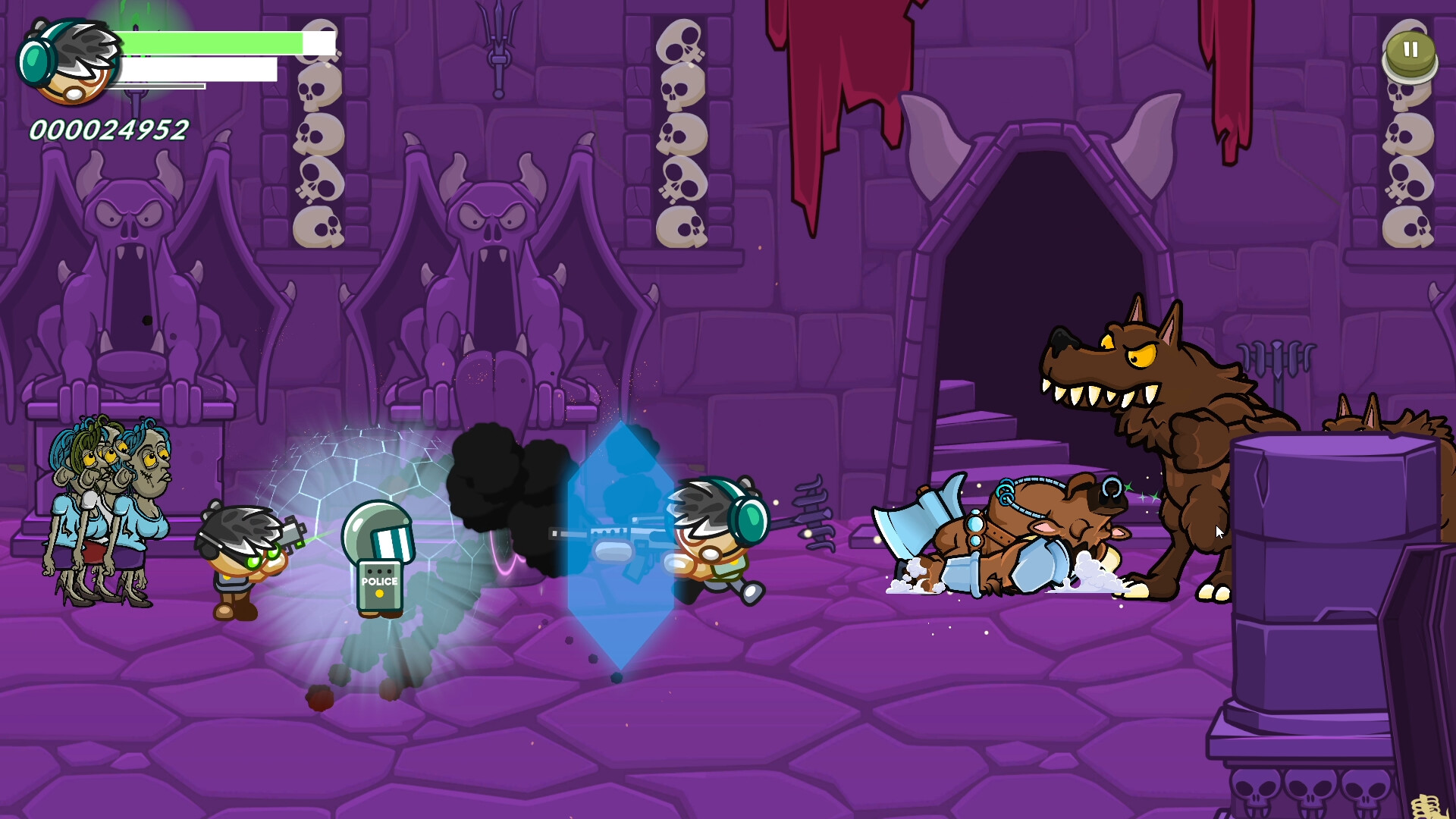Click the pause button in top-right corner
Image resolution: width=1456 pixels, height=819 pixels.
coord(1412,51)
